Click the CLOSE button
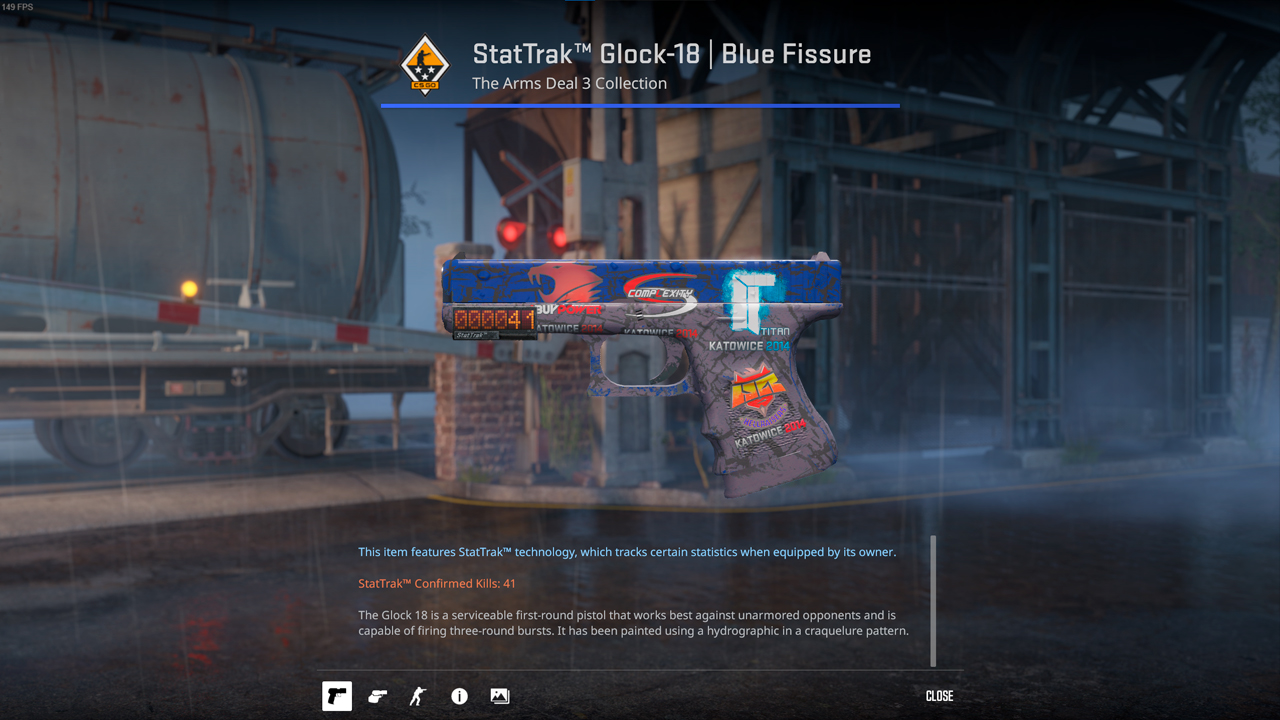 point(938,695)
